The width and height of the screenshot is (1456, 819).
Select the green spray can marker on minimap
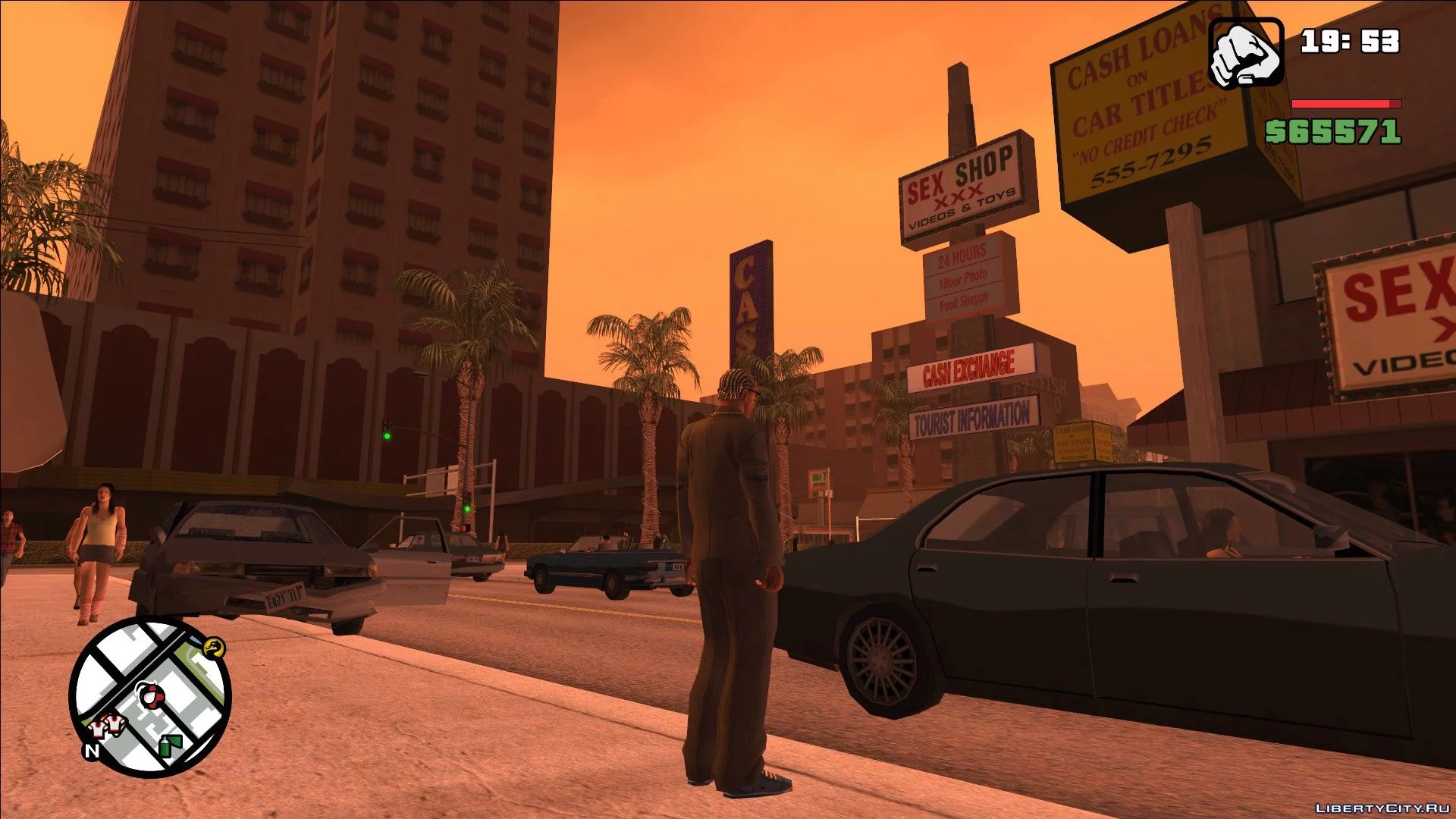click(170, 745)
